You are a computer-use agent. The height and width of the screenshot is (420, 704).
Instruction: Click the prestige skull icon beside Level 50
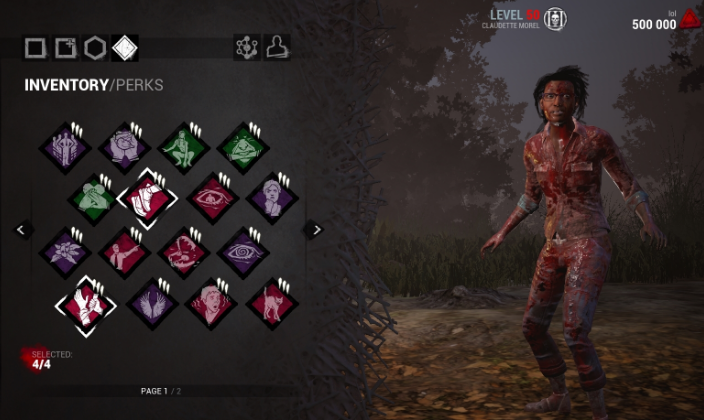click(x=555, y=19)
